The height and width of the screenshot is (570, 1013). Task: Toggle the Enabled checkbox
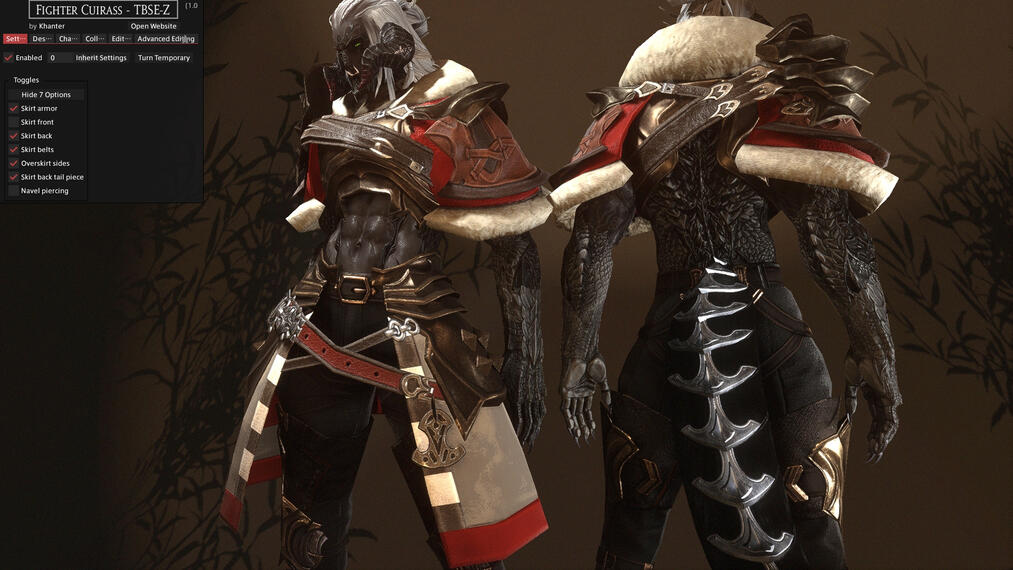9,58
